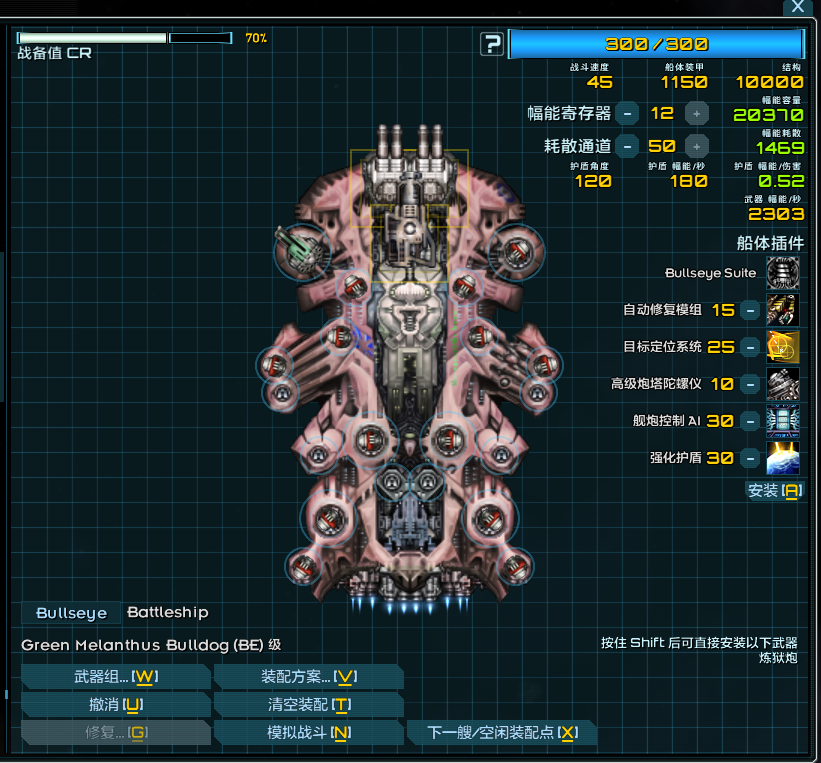Click the 高级炮塔陀螺仪 hull mod icon
The width and height of the screenshot is (821, 763).
783,384
